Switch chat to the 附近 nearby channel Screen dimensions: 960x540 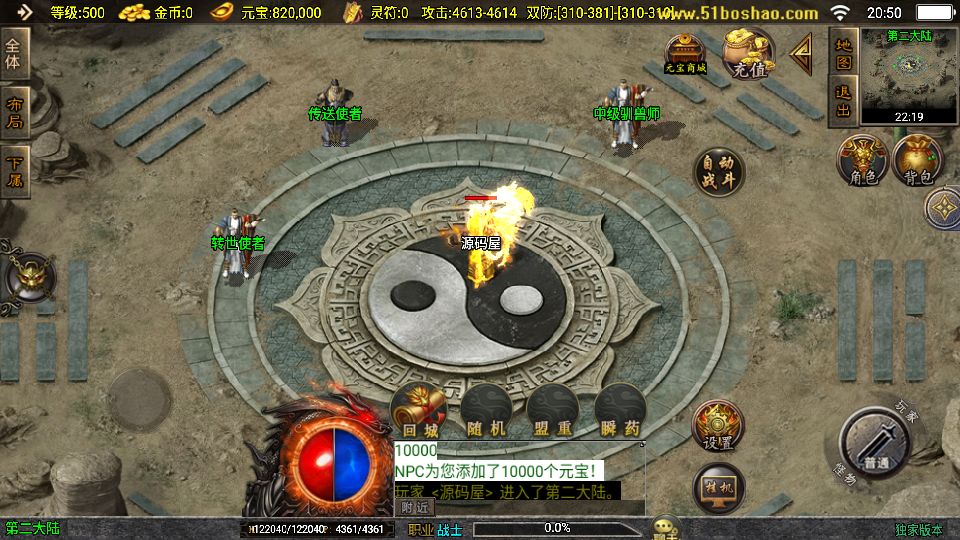[417, 507]
